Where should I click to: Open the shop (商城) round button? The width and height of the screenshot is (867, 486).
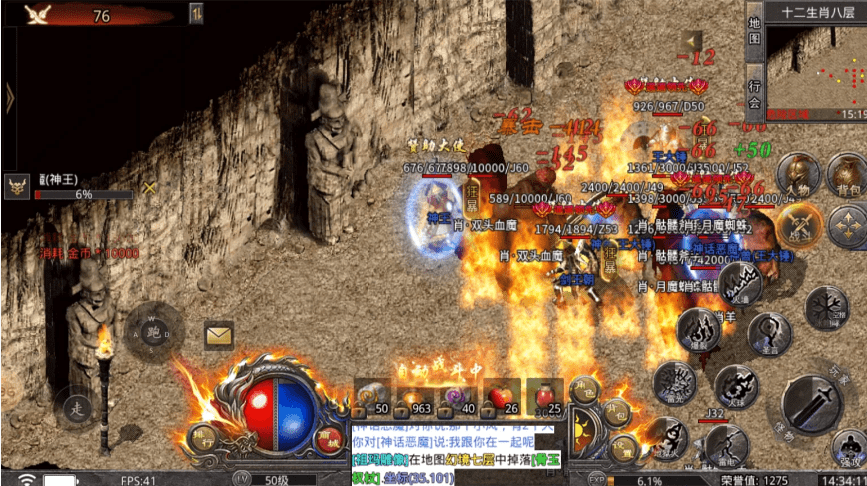327,438
